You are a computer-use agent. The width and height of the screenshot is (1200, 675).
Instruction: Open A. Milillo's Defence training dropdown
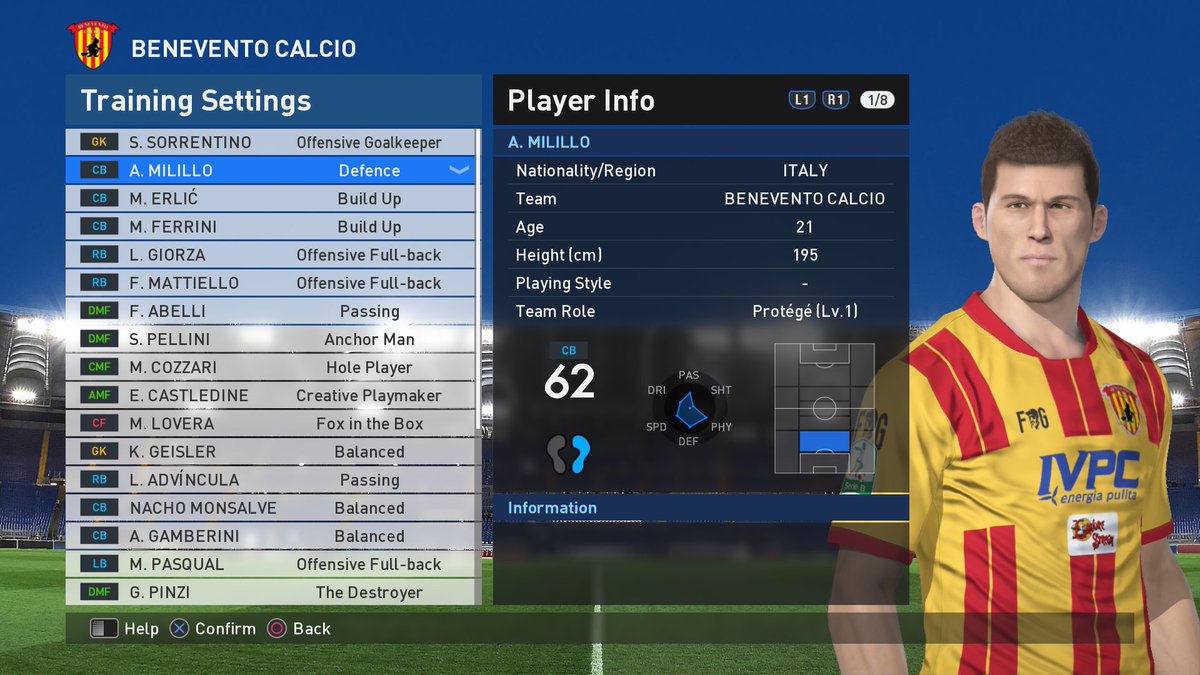pos(459,170)
